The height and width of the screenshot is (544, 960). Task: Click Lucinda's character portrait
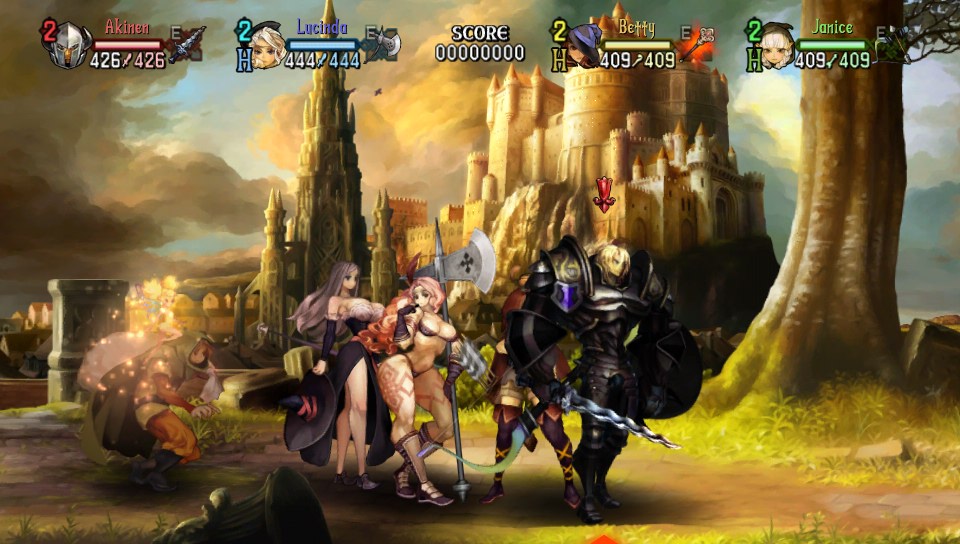(x=267, y=46)
